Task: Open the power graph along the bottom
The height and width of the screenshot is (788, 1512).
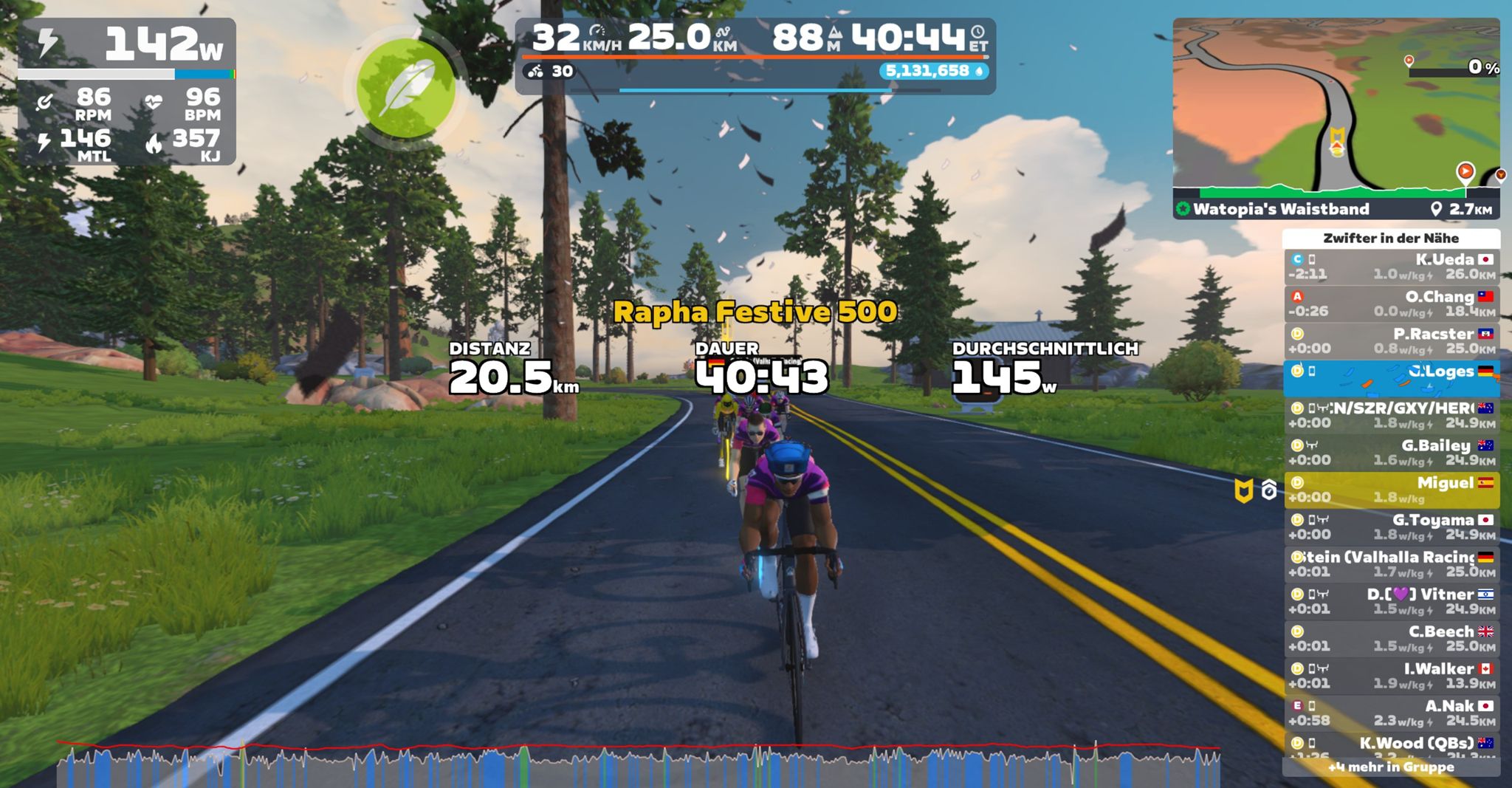Action: (x=639, y=766)
